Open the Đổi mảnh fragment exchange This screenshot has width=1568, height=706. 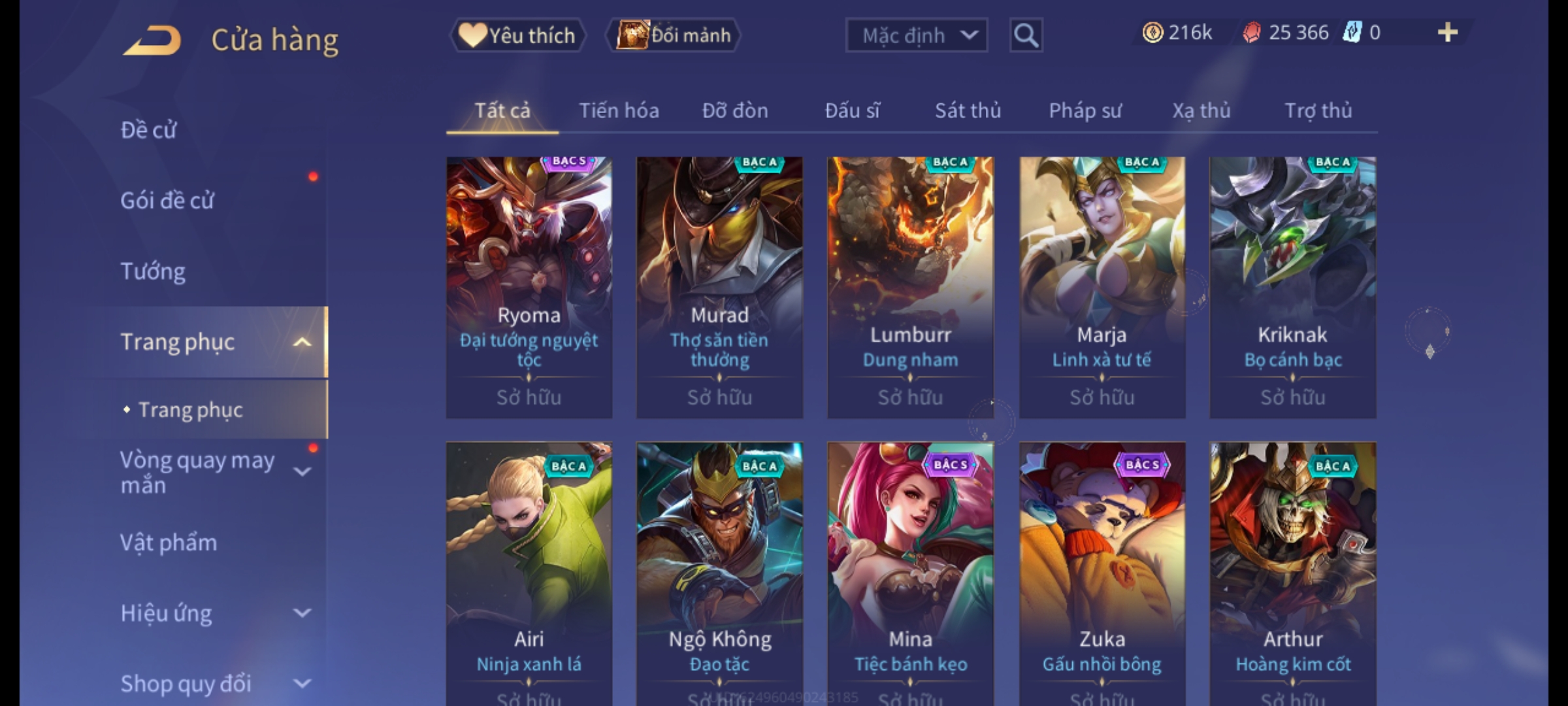point(674,35)
